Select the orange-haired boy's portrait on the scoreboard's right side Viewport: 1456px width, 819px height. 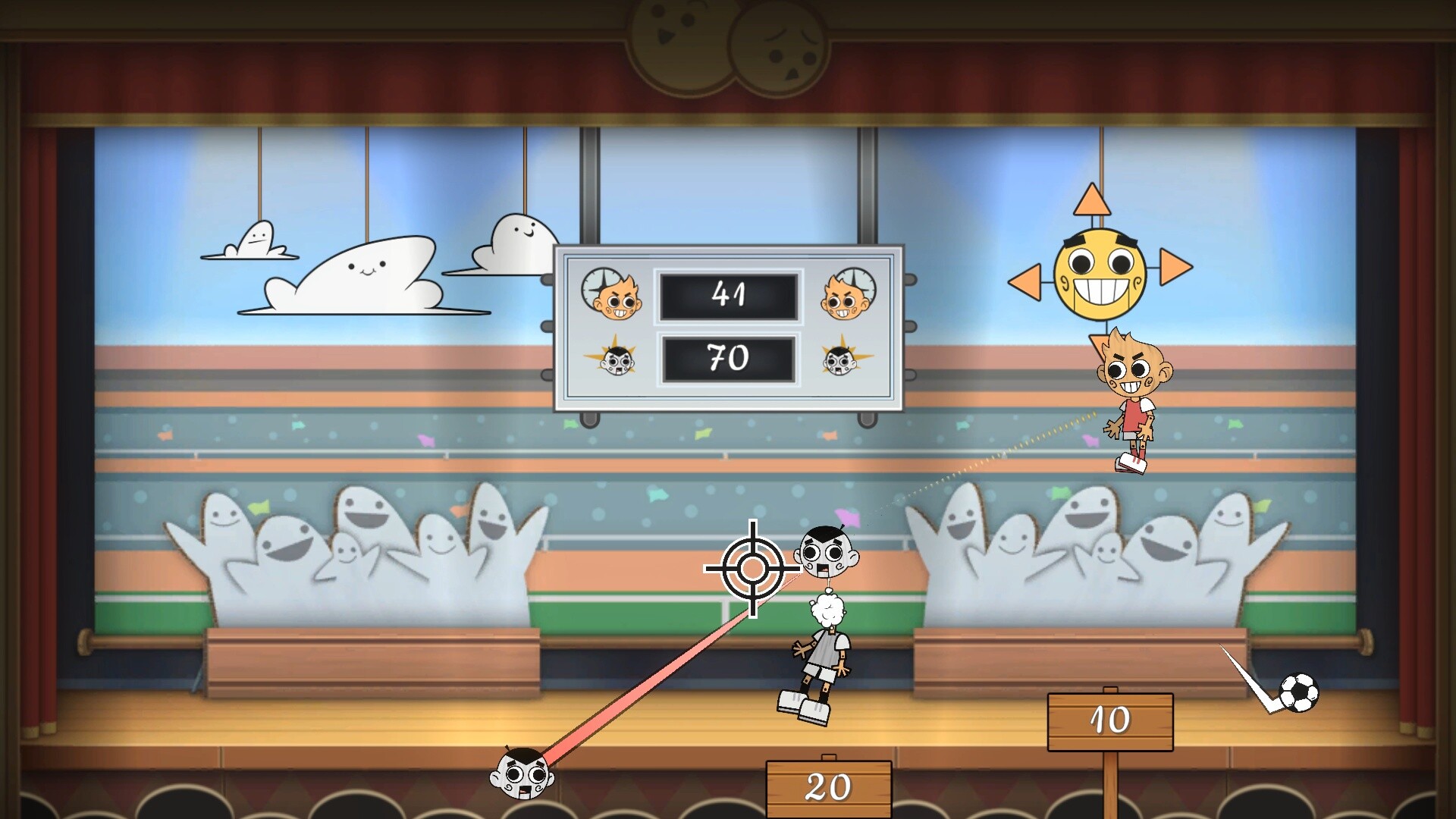[x=844, y=296]
